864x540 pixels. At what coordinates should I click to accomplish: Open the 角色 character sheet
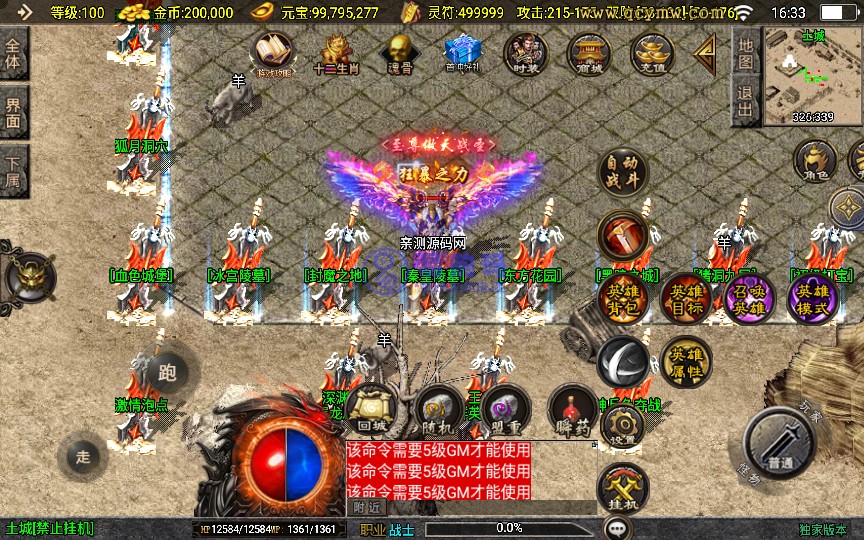816,162
